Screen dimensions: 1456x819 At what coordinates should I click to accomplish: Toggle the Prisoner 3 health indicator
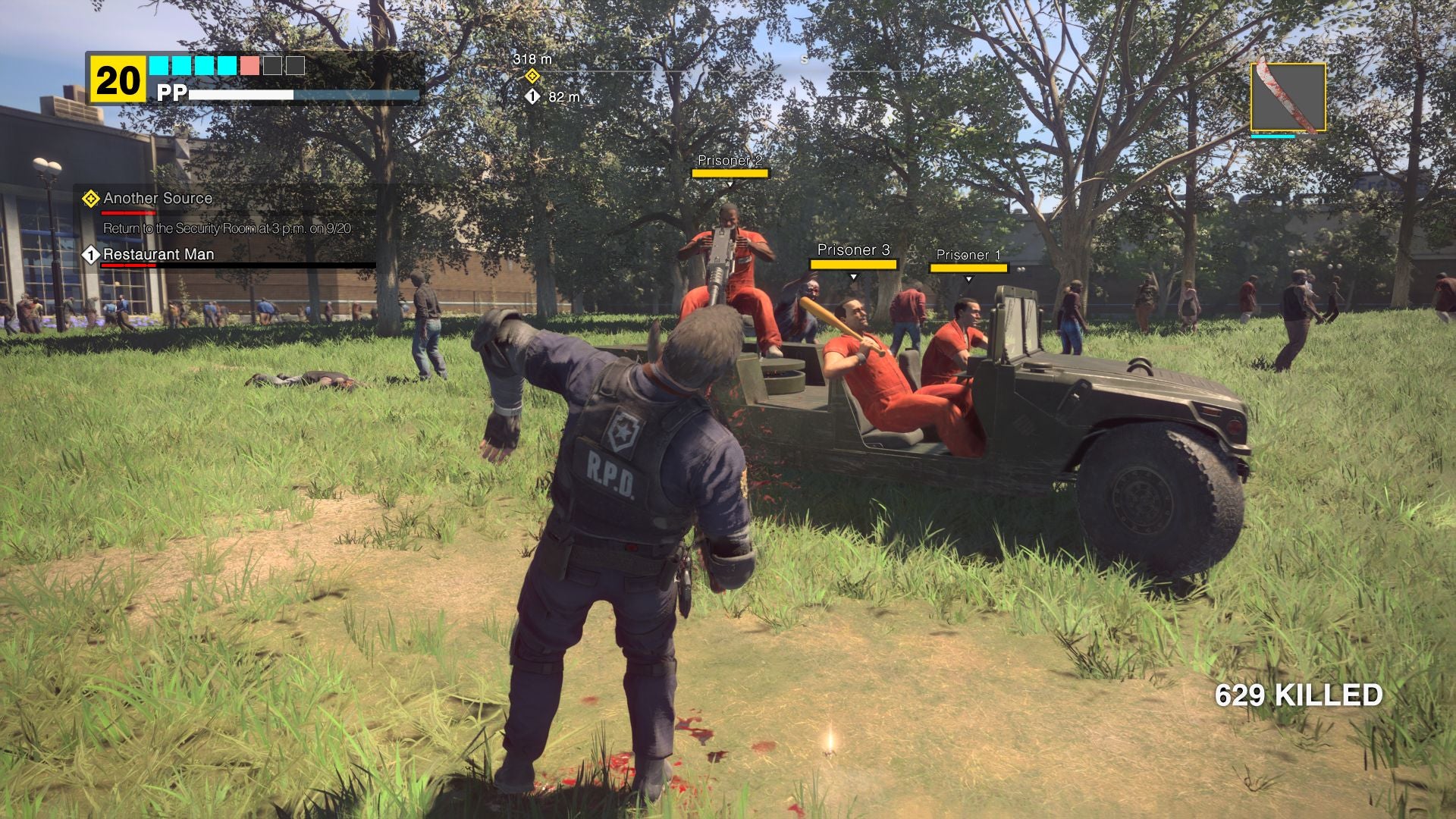click(x=853, y=262)
